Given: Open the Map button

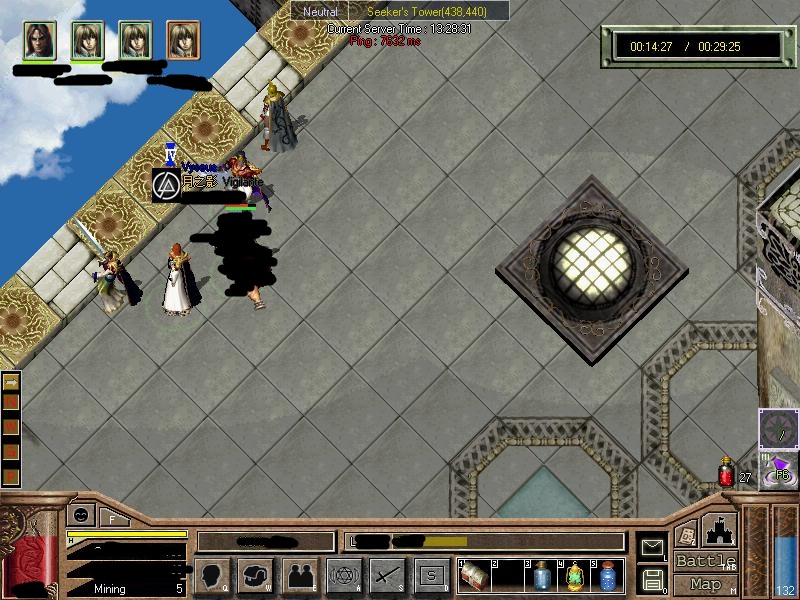Looking at the screenshot, I should tap(705, 584).
